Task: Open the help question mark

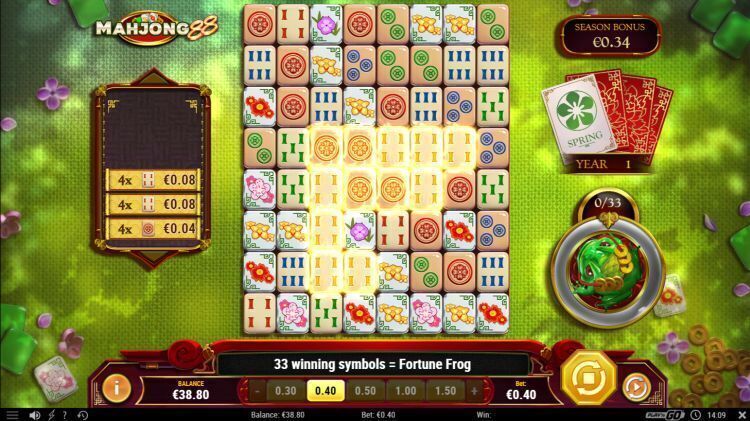Action: click(66, 414)
